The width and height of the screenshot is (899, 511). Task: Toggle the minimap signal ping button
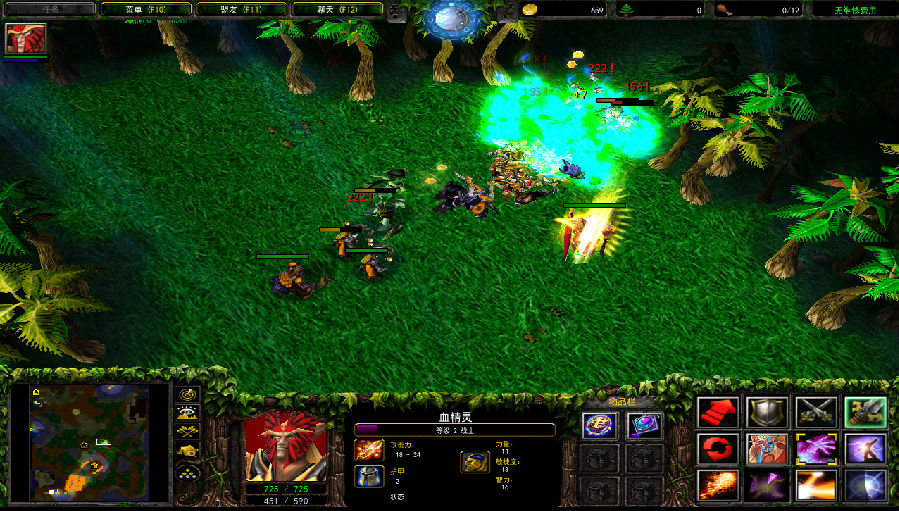click(187, 394)
